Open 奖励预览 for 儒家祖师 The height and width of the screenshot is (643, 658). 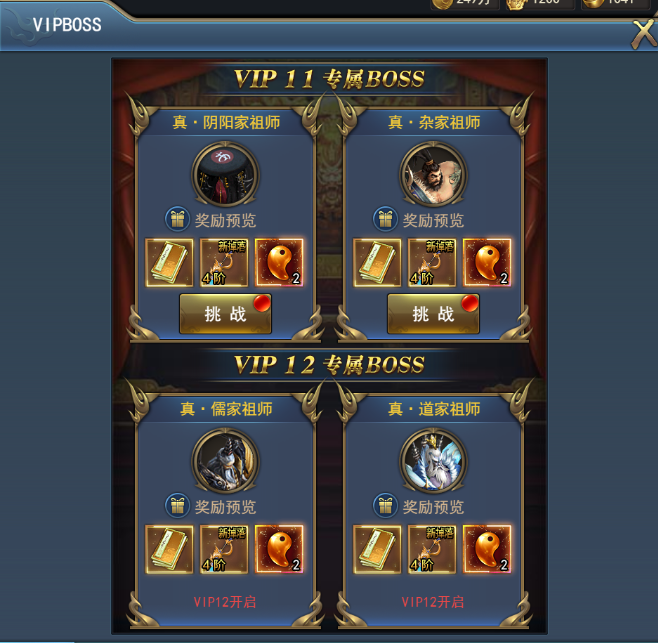tap(212, 506)
